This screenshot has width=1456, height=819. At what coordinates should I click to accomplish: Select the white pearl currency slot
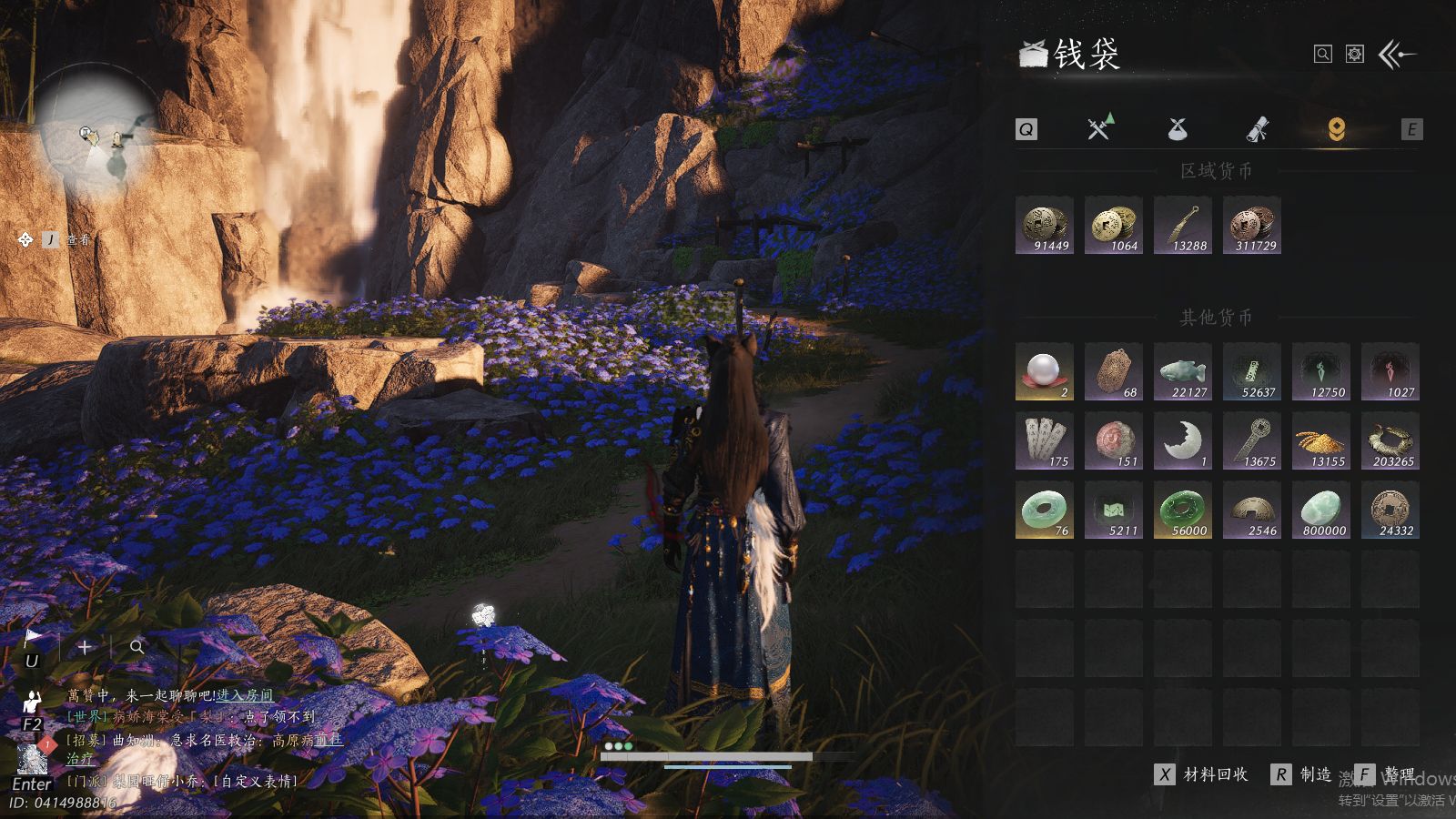[x=1045, y=371]
